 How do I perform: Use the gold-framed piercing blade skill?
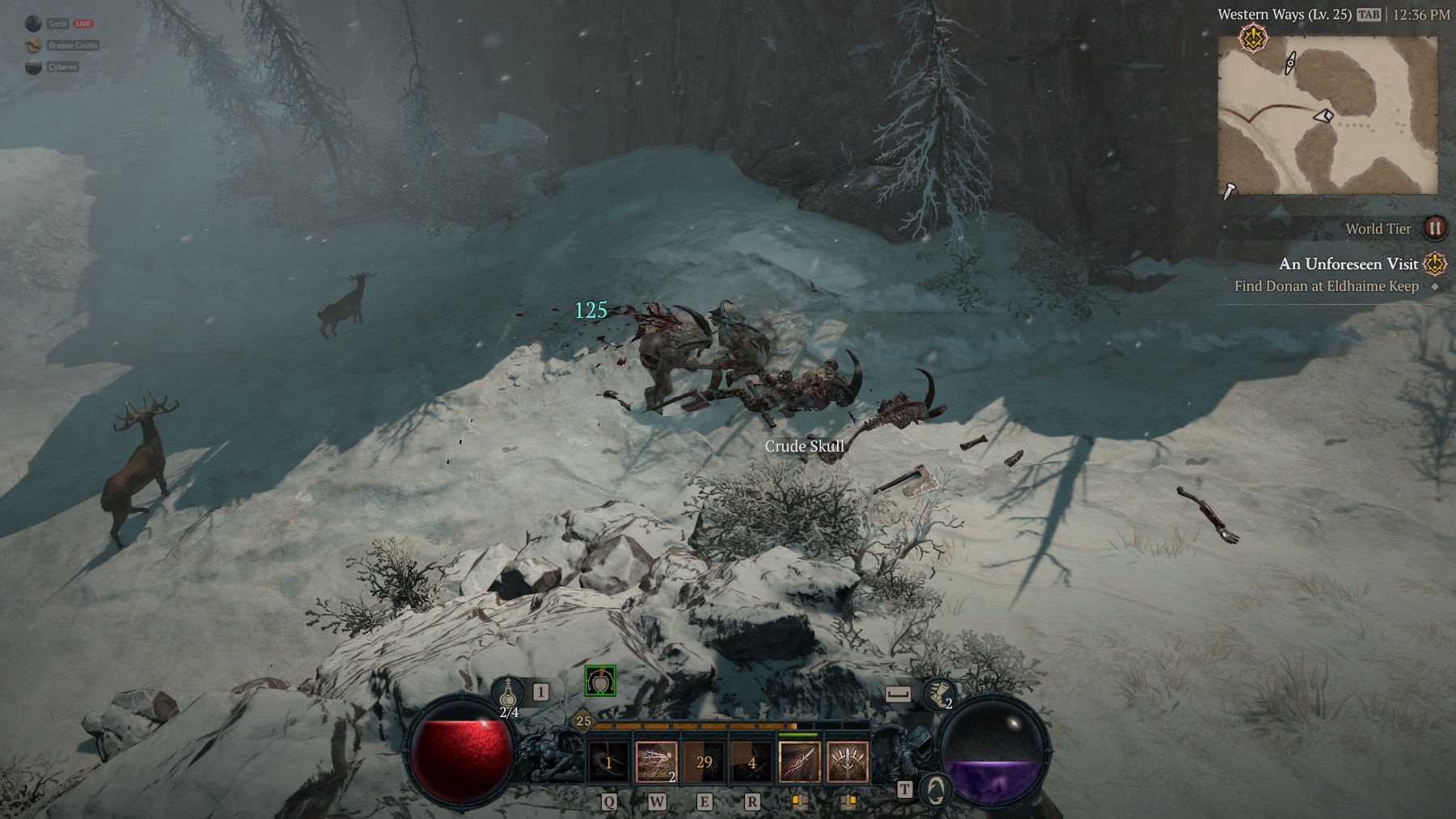tap(800, 762)
